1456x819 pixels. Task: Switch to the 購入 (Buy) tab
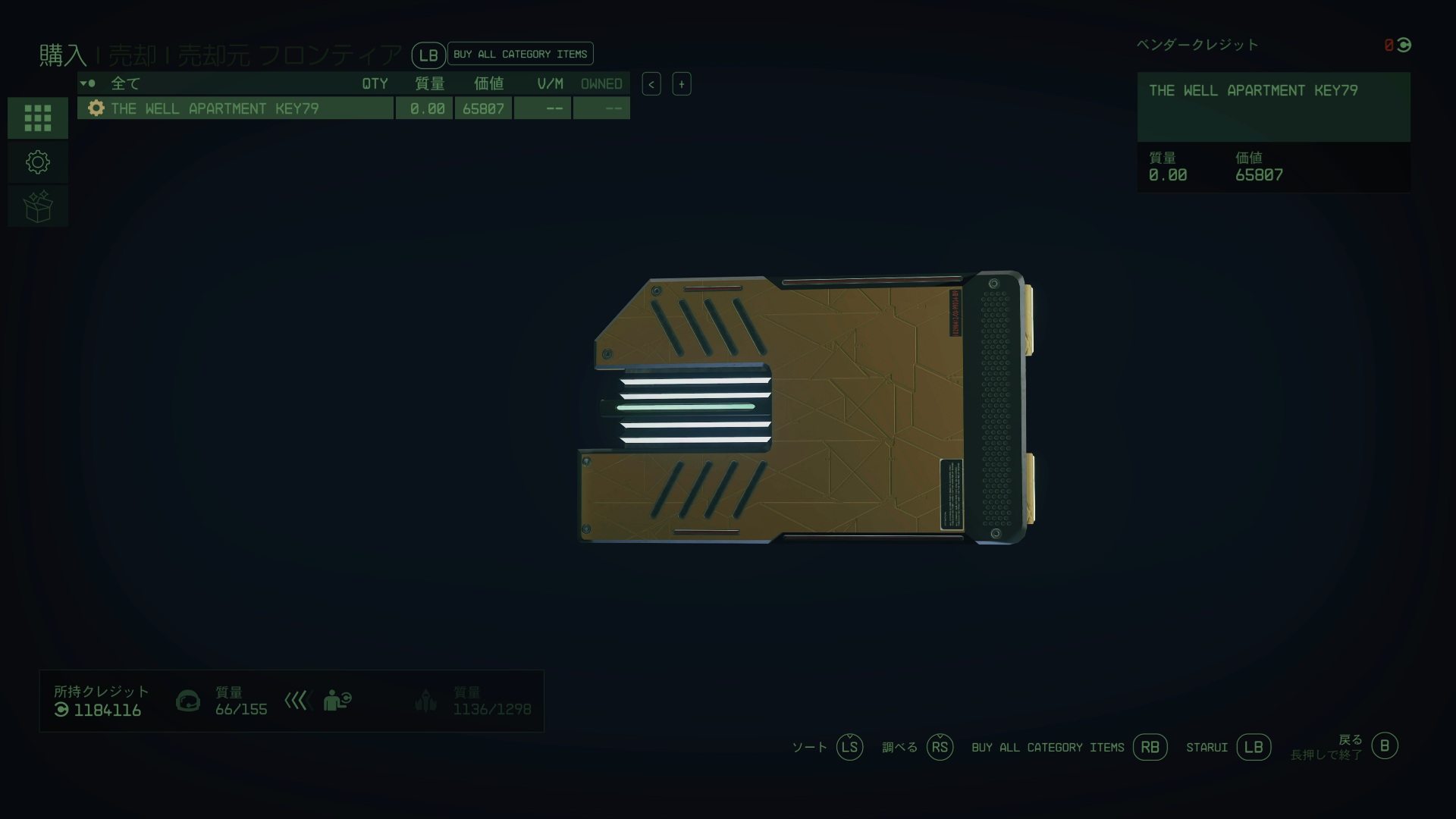(x=63, y=55)
